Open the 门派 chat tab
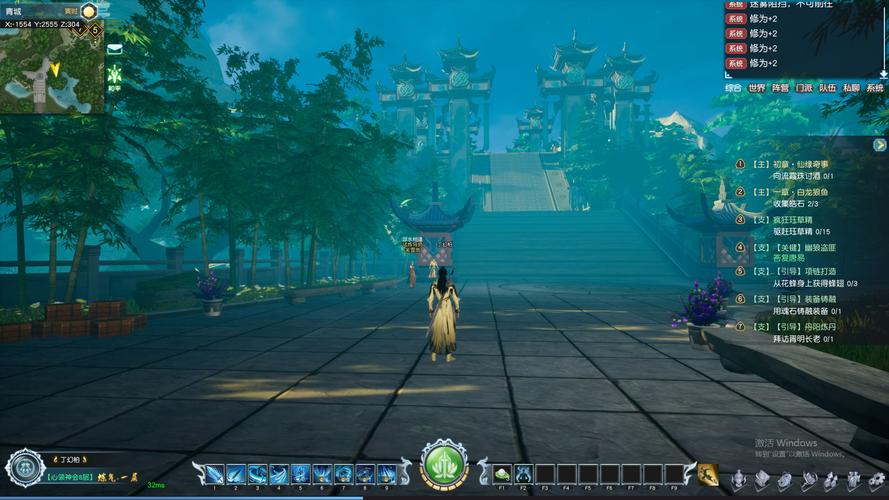This screenshot has height=500, width=889. tap(804, 88)
